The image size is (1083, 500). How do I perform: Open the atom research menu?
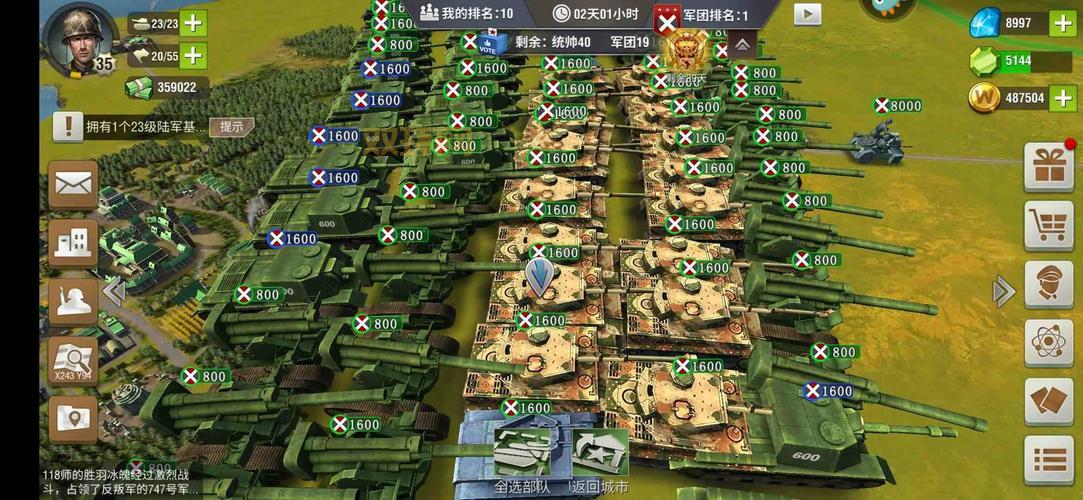[1048, 343]
